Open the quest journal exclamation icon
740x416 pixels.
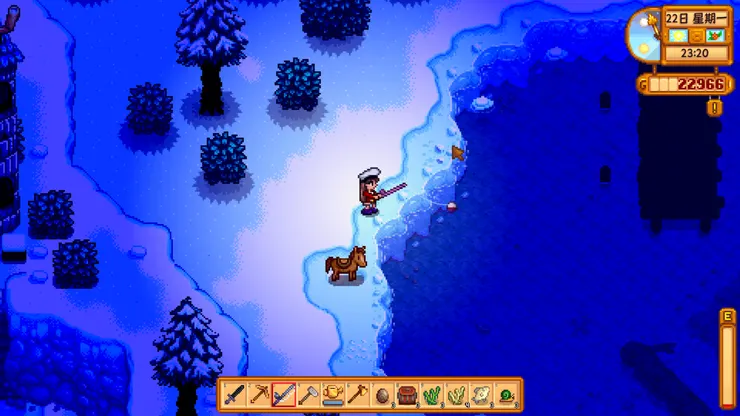(x=714, y=107)
